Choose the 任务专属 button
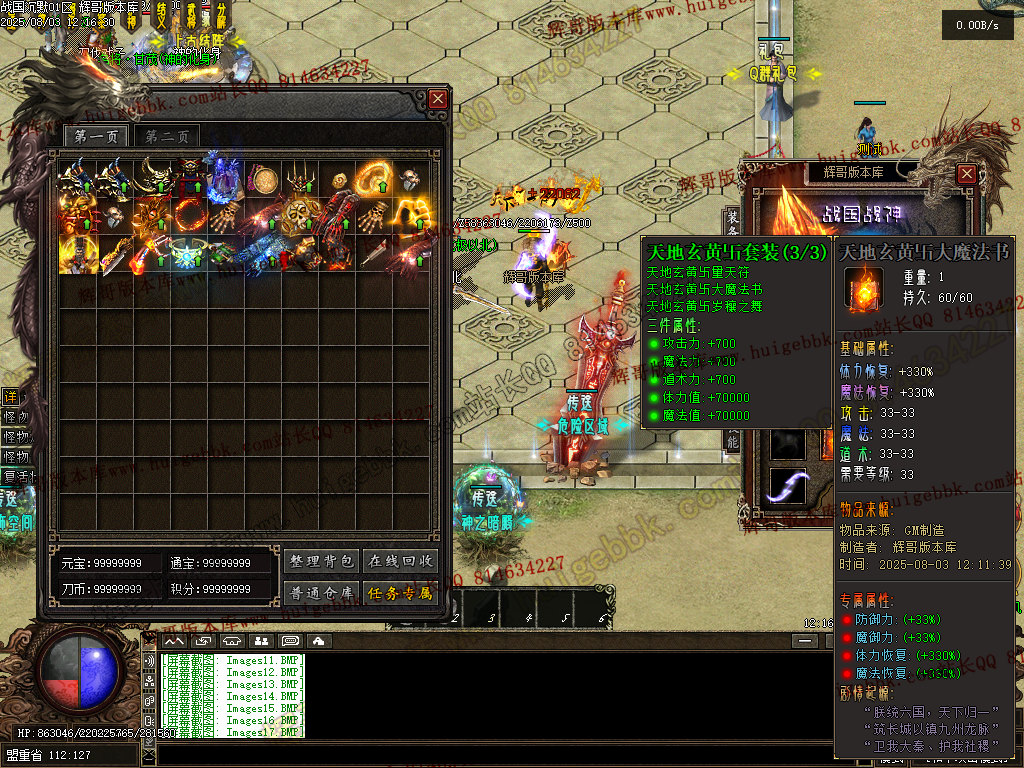The width and height of the screenshot is (1024, 768). 399,592
